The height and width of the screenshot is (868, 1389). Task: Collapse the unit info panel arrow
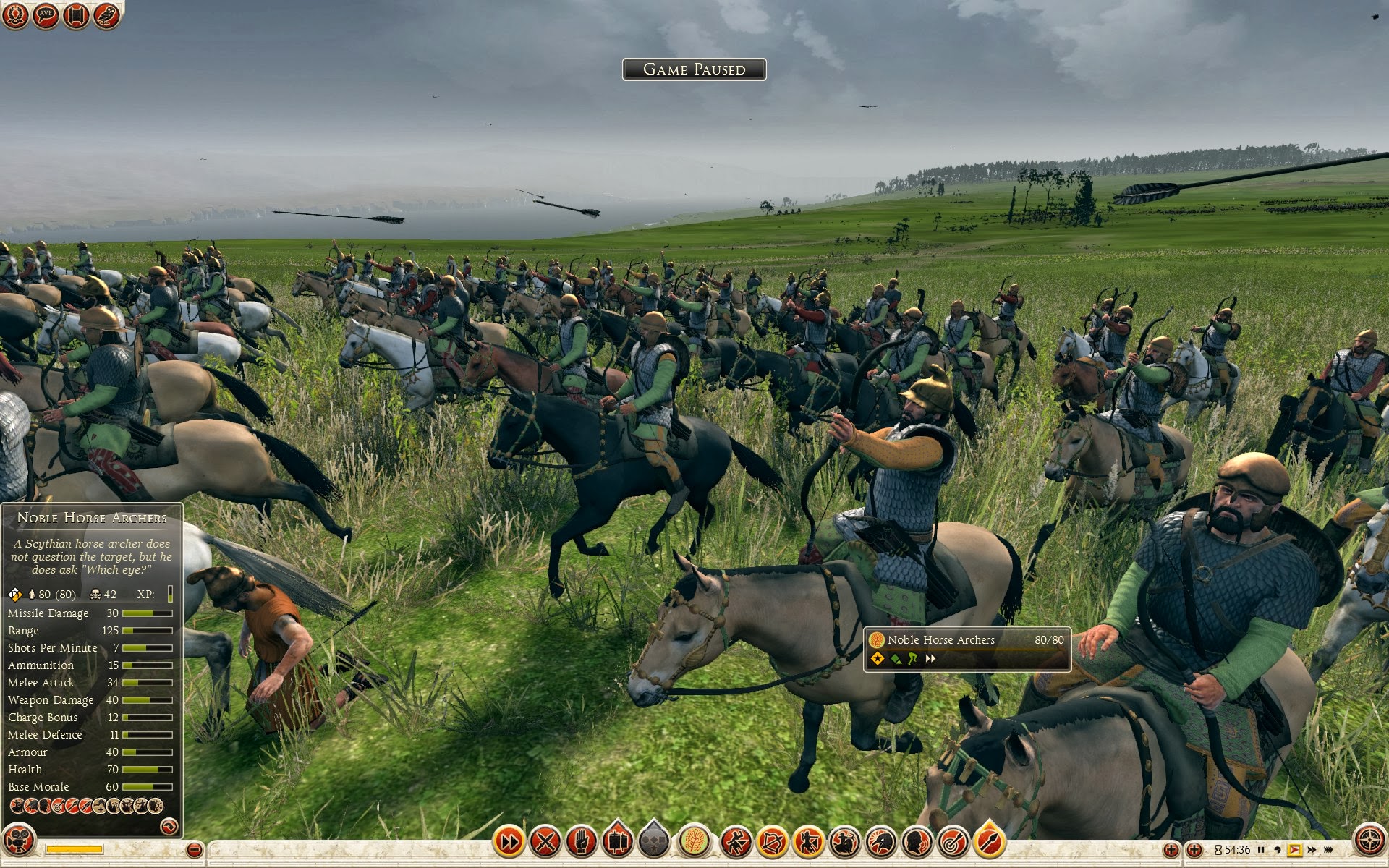(169, 826)
